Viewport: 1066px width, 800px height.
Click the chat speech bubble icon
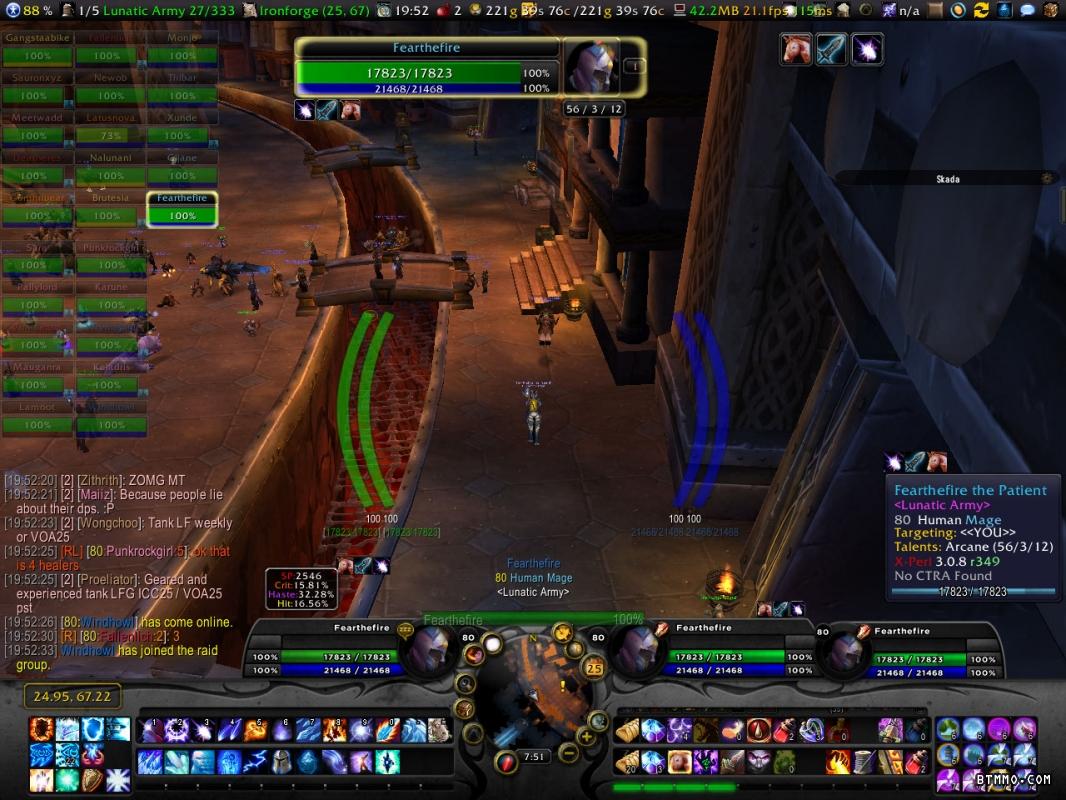1027,10
